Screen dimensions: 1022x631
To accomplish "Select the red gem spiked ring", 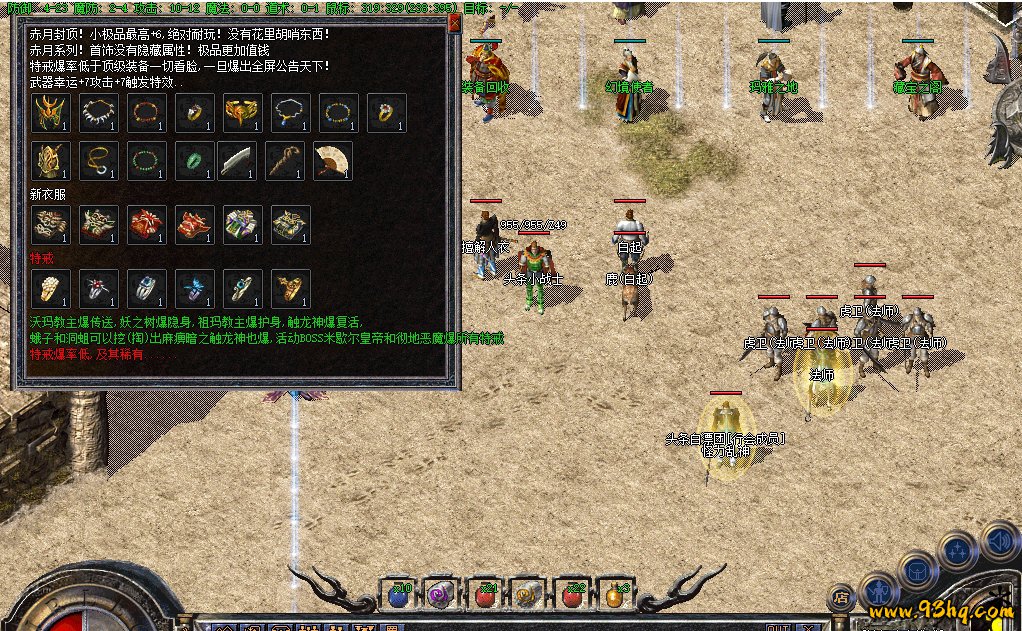I will tap(99, 289).
